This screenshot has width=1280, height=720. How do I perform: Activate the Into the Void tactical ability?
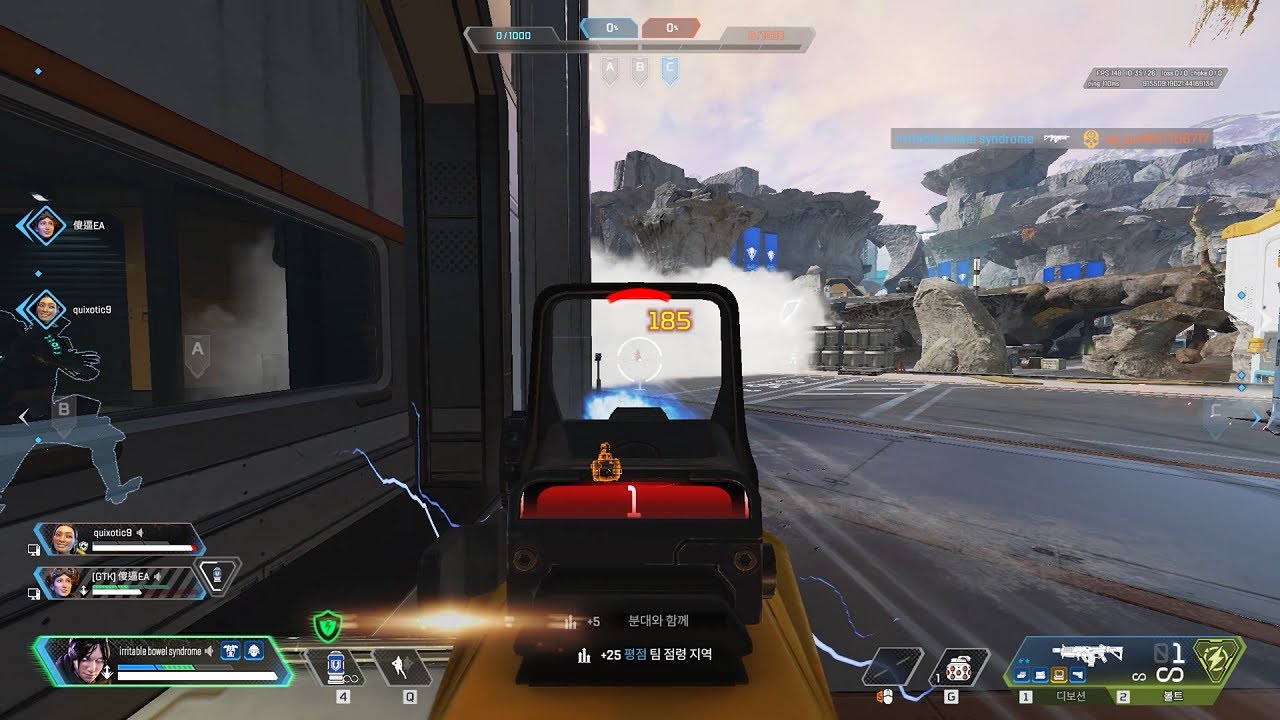pos(403,667)
